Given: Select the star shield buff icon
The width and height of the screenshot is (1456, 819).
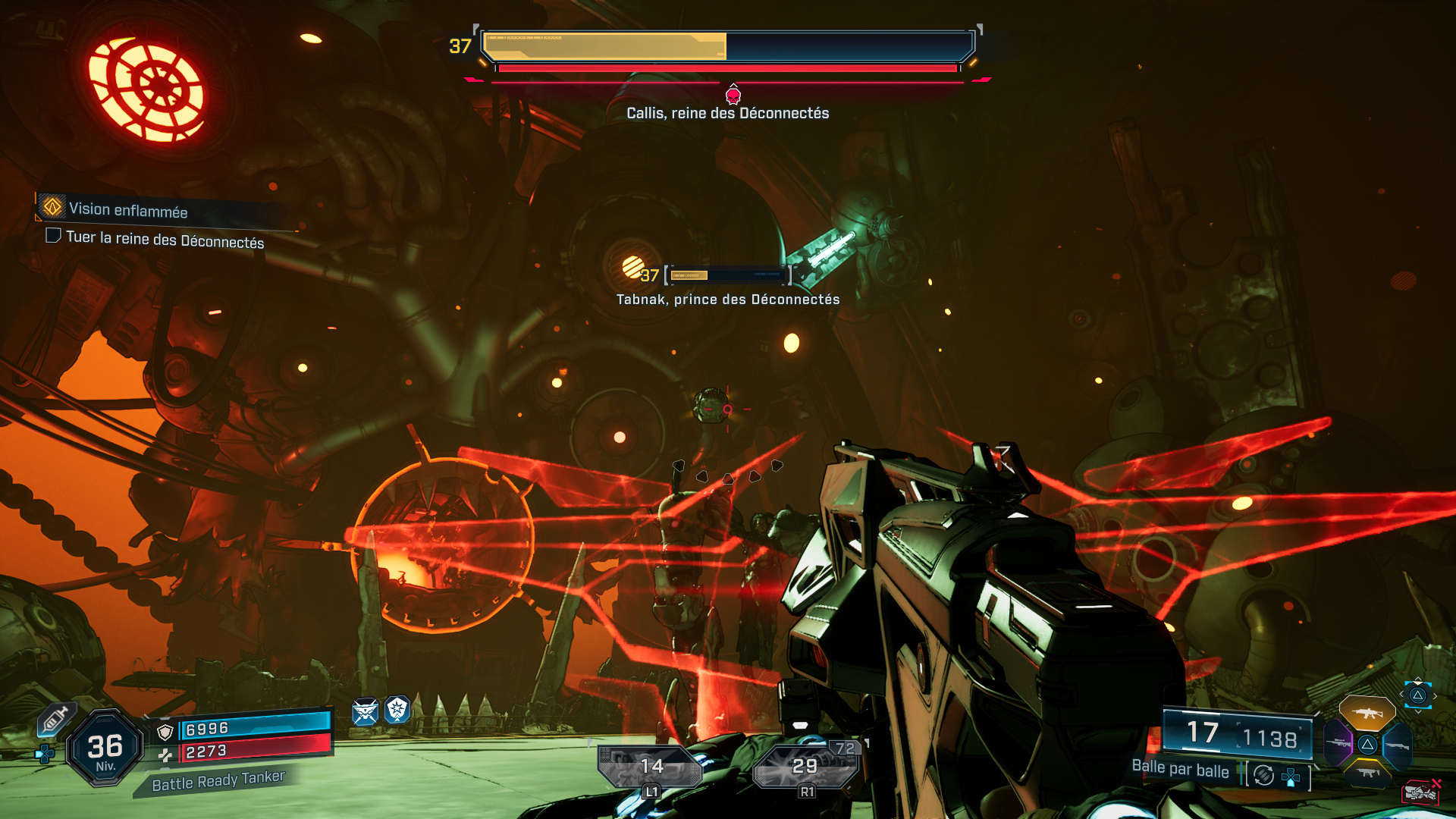Looking at the screenshot, I should [397, 710].
